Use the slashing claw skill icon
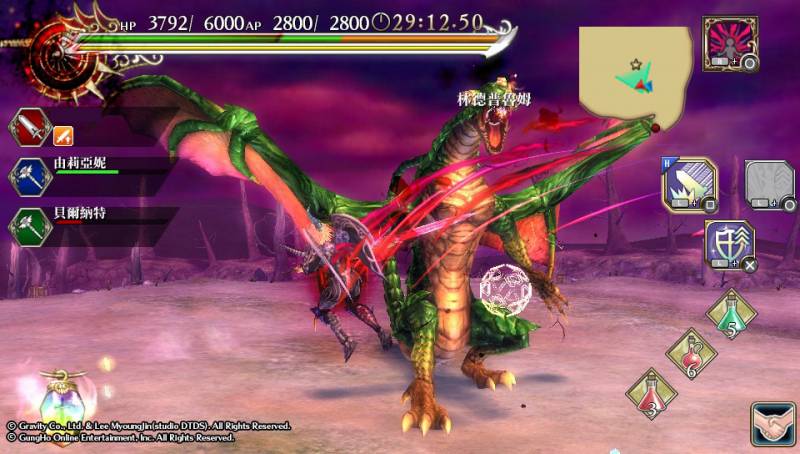800x454 pixels. [688, 183]
